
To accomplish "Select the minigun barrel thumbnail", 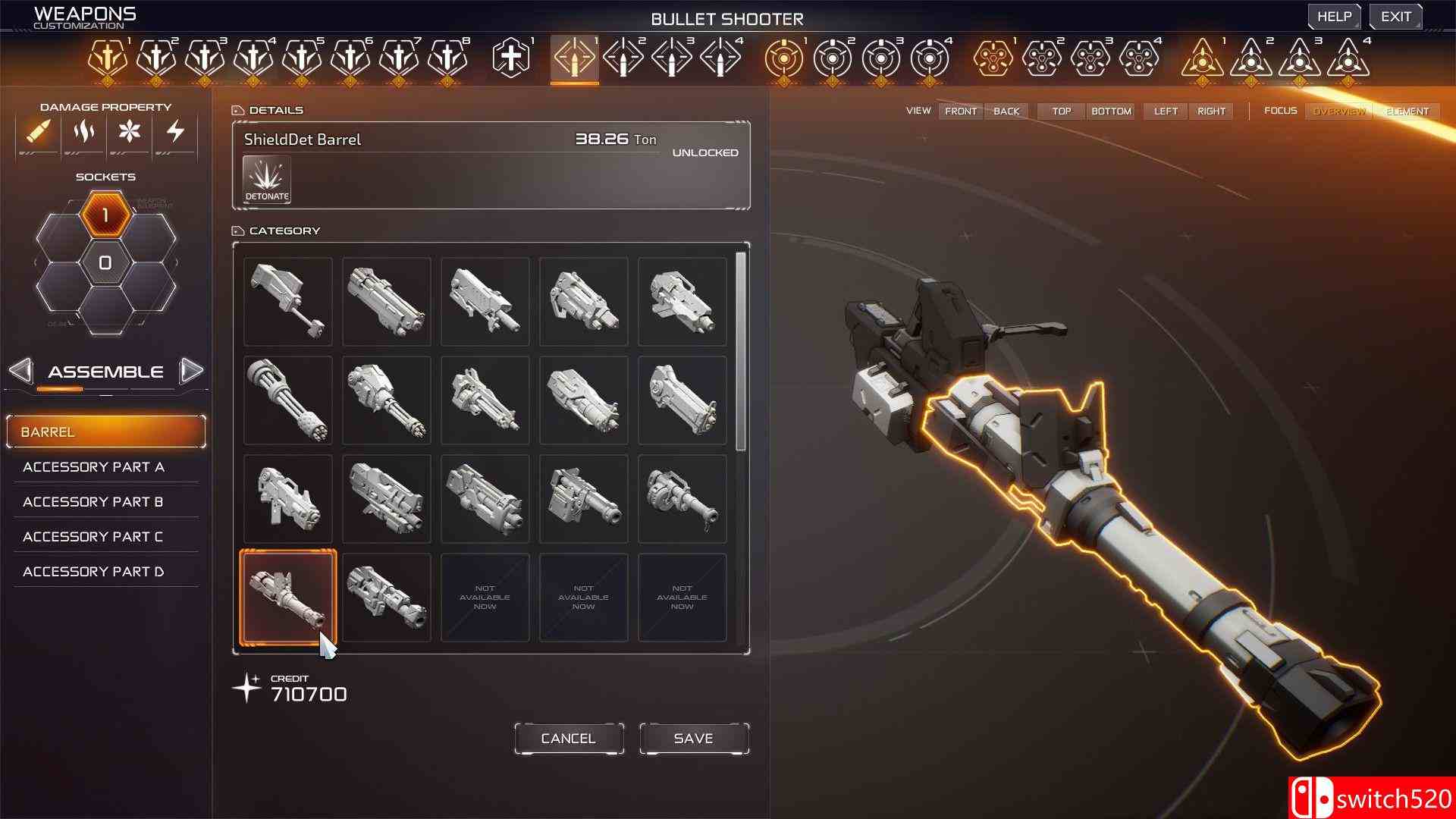I will 287,400.
